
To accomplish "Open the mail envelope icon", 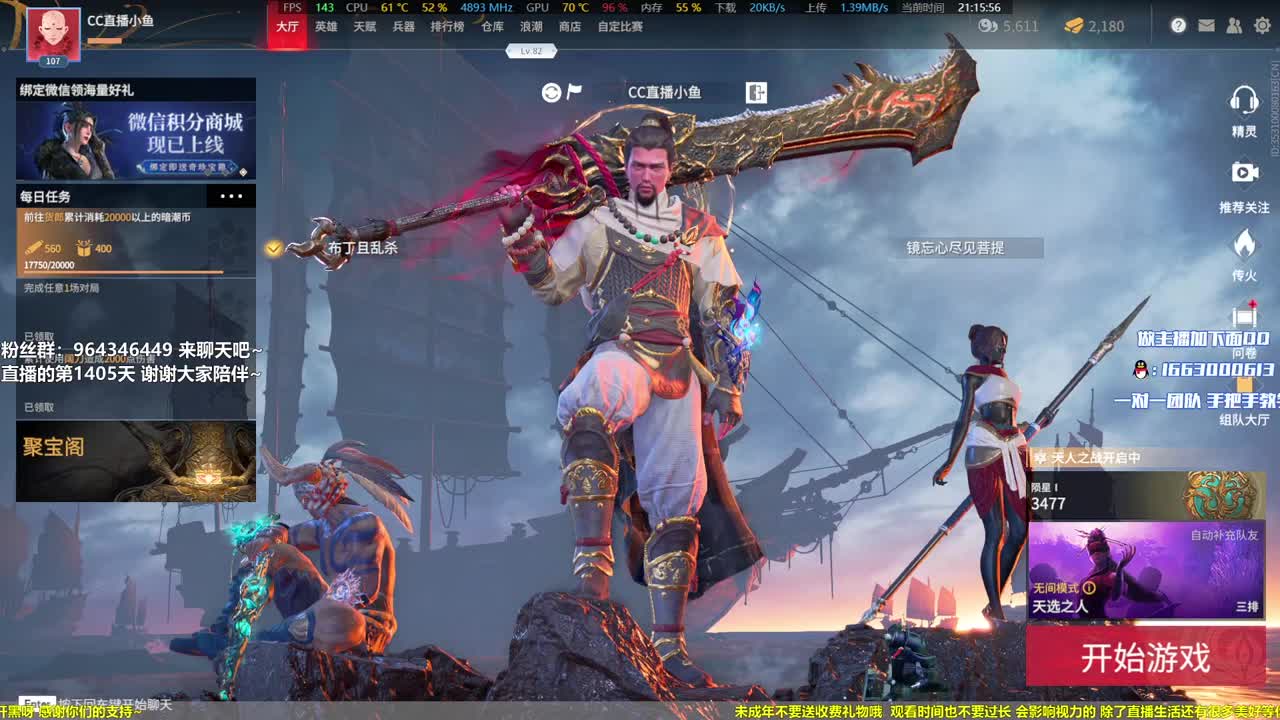I will pyautogui.click(x=1206, y=25).
